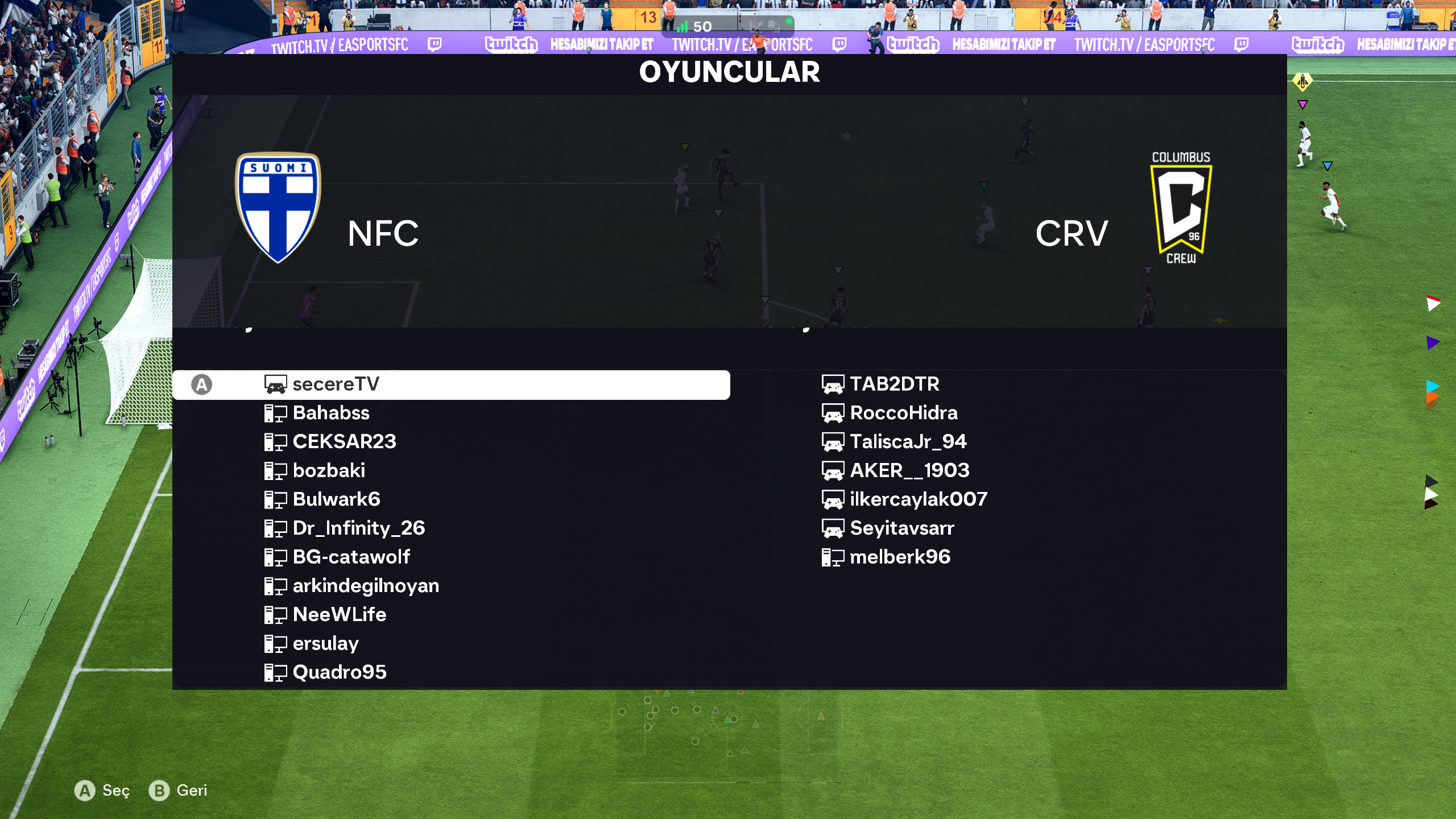Choose RoccoHidra in the CRV column
Screen dimensions: 1456x819
click(x=904, y=413)
